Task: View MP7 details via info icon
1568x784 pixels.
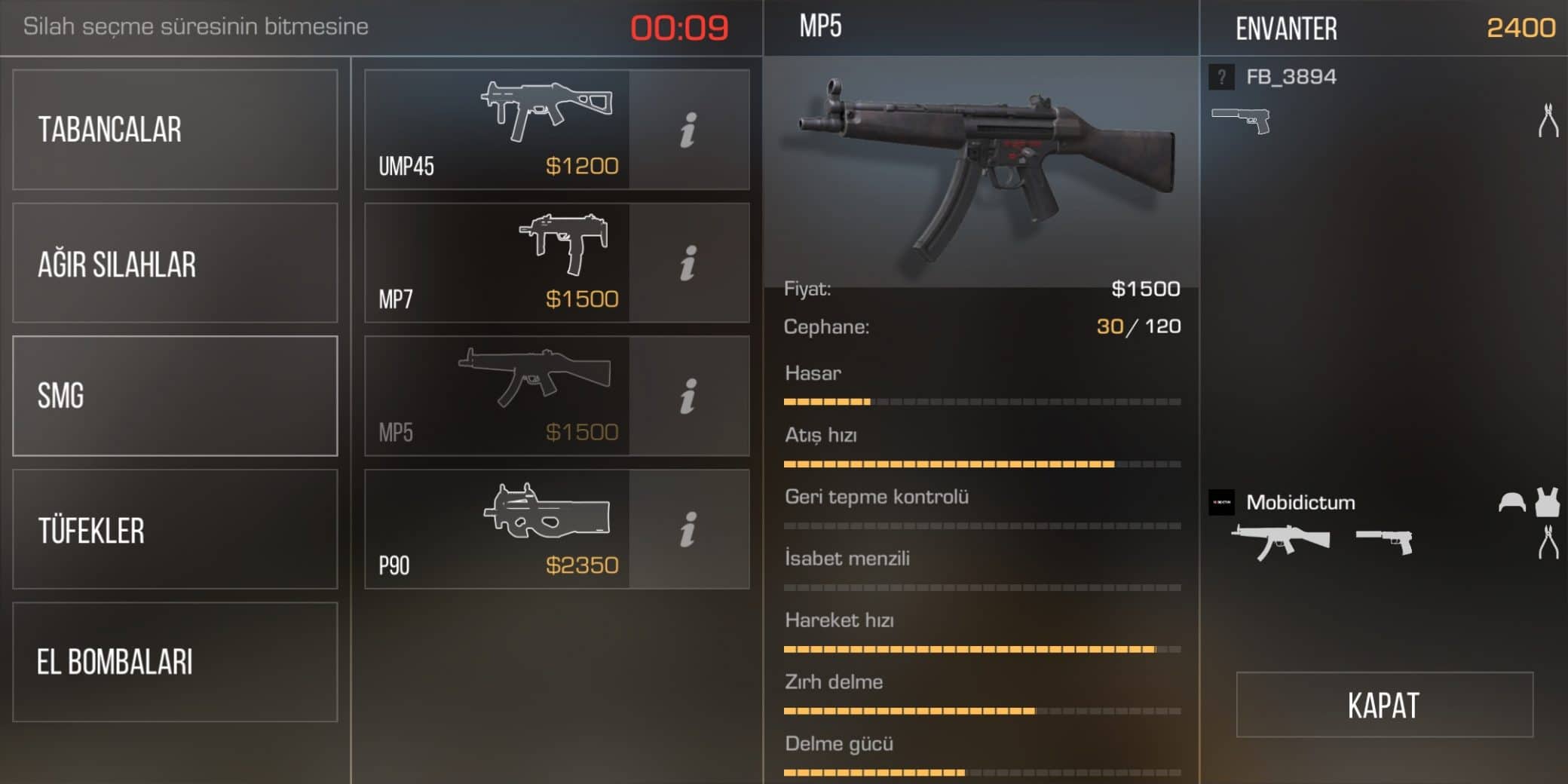Action: [x=688, y=263]
